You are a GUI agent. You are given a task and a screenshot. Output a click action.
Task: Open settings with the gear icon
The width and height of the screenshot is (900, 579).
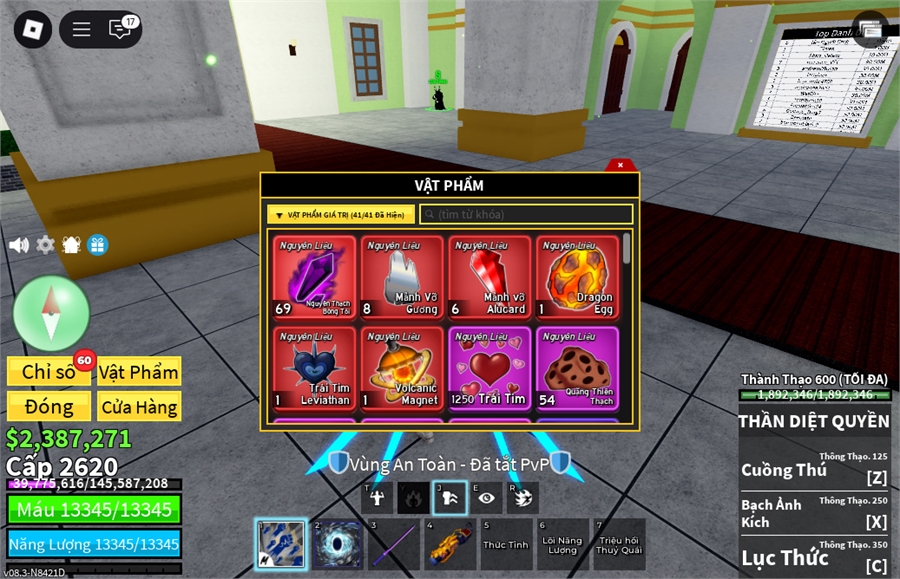45,245
